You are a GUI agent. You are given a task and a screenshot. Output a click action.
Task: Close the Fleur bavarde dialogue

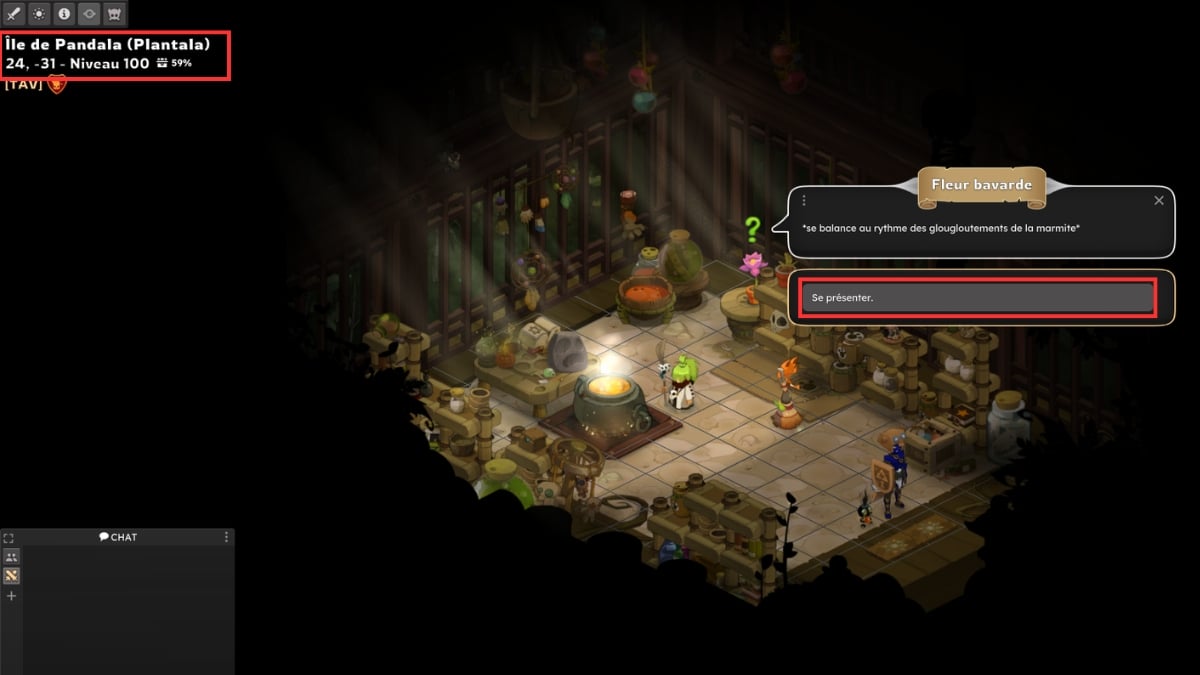click(x=1159, y=201)
